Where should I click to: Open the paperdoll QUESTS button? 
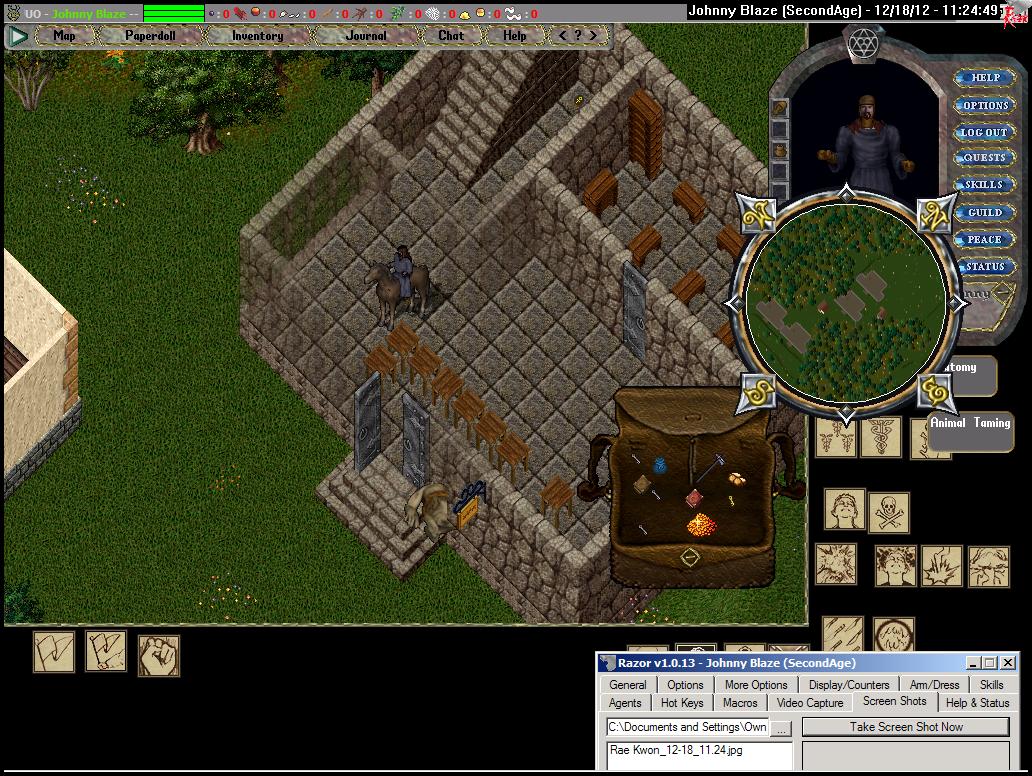[x=984, y=158]
